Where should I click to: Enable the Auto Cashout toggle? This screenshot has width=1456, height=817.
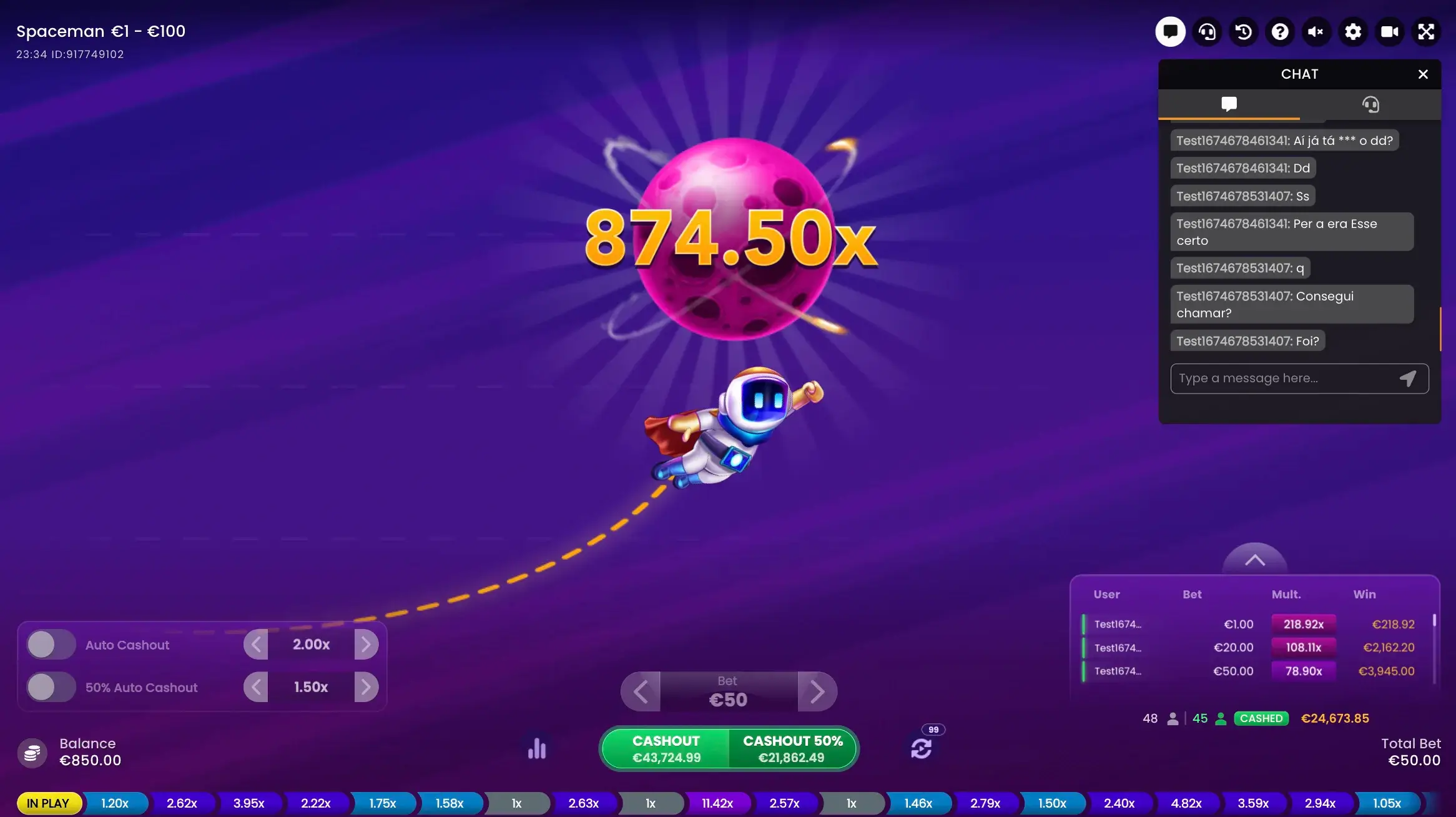[x=51, y=644]
